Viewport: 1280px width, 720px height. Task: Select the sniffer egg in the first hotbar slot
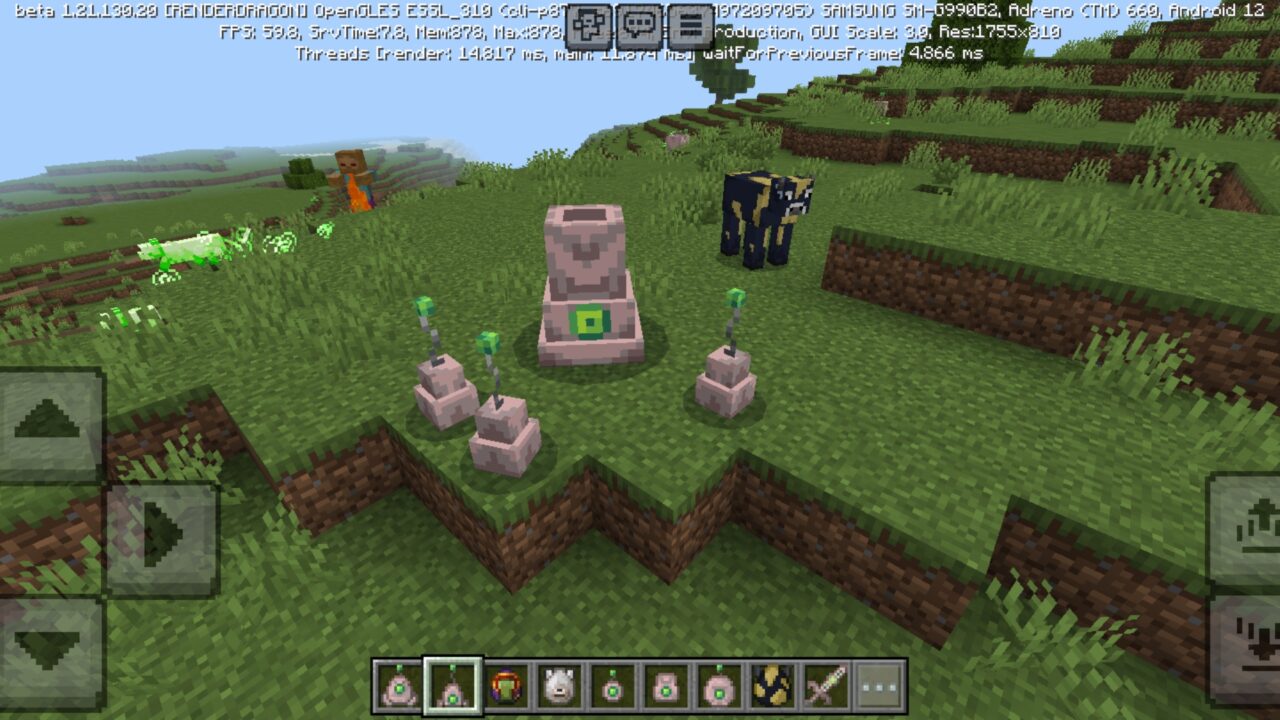click(397, 688)
